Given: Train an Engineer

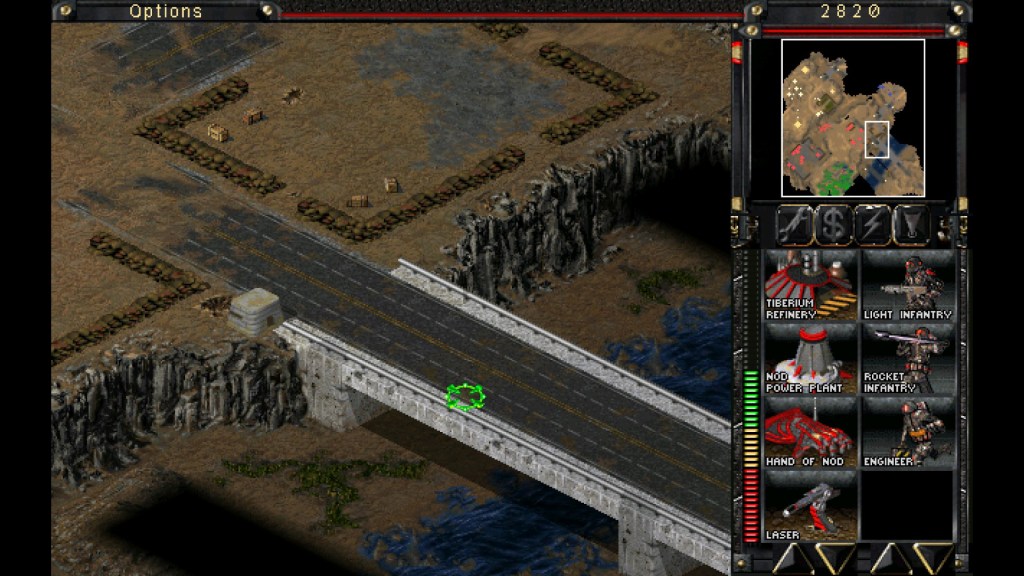Looking at the screenshot, I should pyautogui.click(x=907, y=432).
